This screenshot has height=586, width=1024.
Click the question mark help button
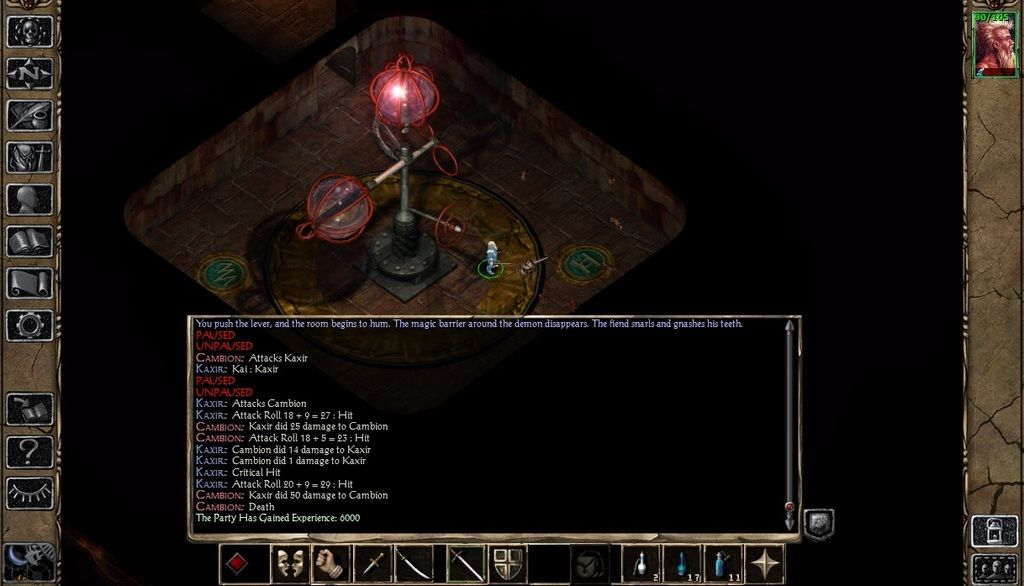(x=30, y=451)
